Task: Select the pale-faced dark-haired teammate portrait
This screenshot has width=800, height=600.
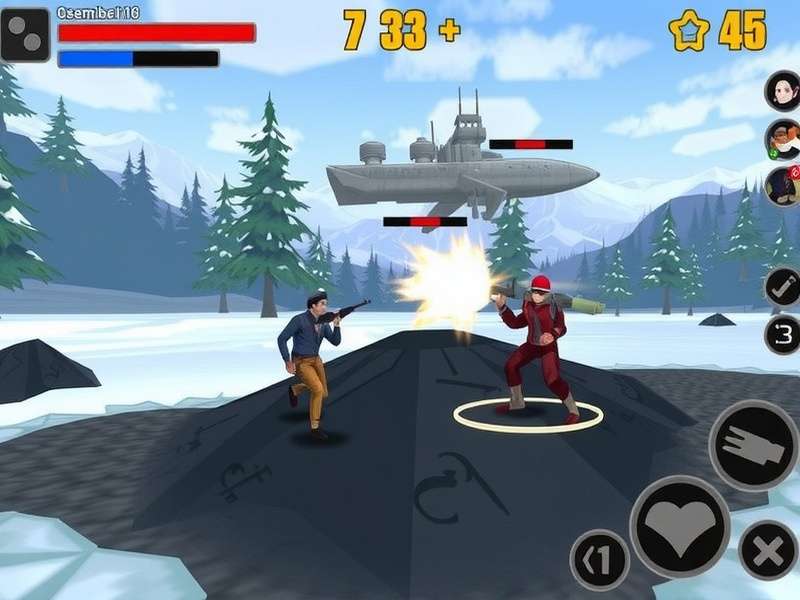Action: (x=783, y=91)
